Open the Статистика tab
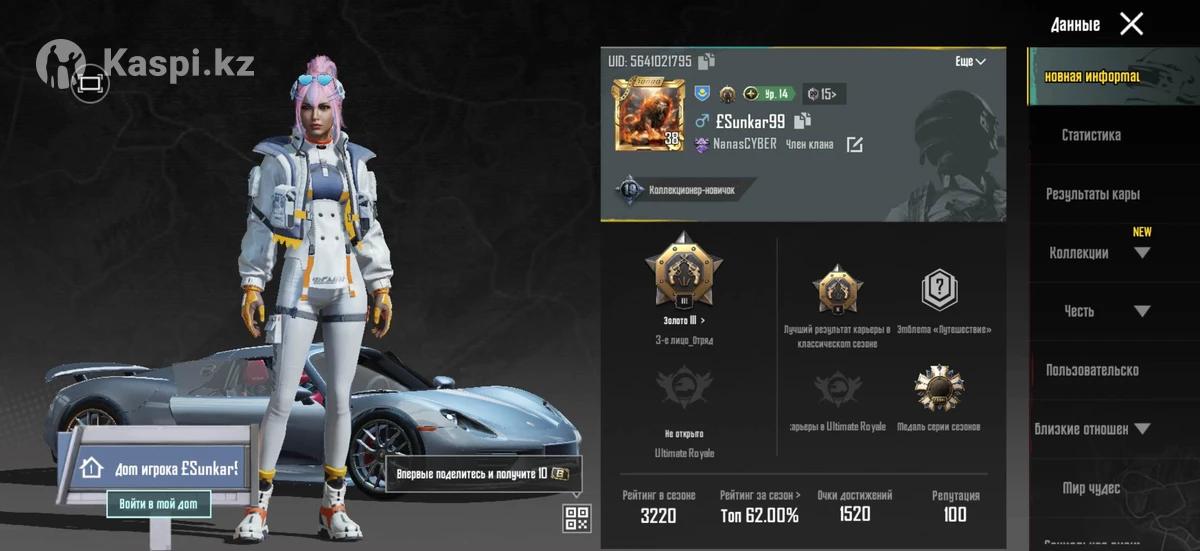This screenshot has width=1200, height=551. coord(1091,135)
